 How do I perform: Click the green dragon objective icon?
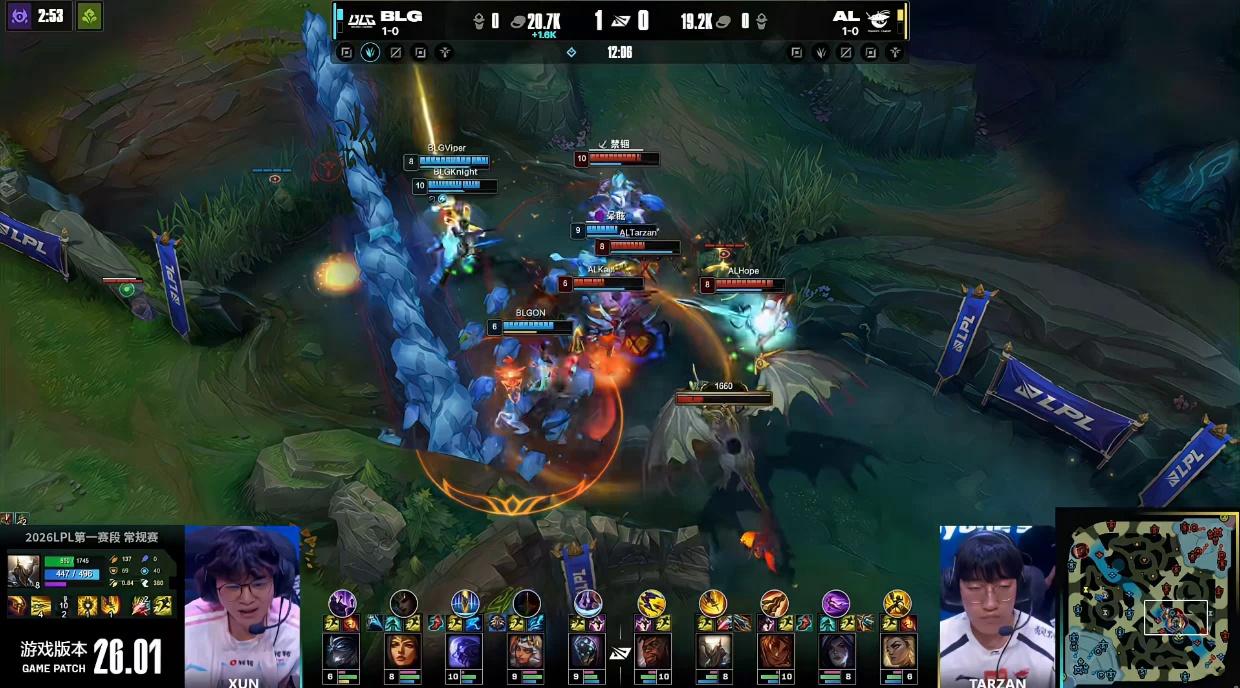coord(90,16)
